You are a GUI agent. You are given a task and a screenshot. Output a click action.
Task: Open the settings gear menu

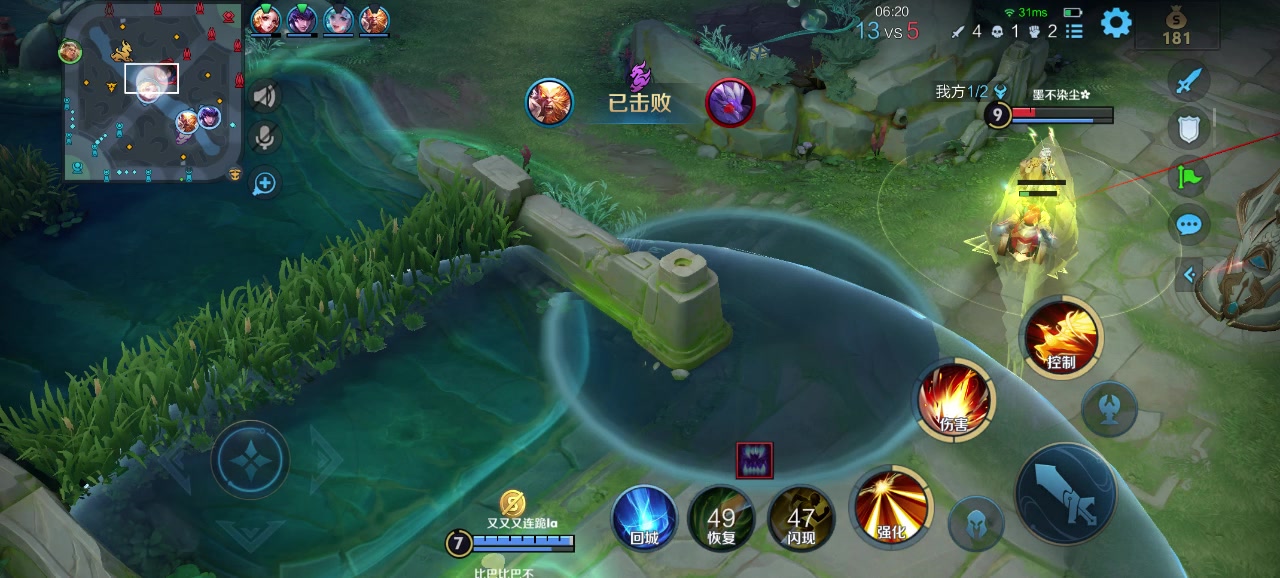pyautogui.click(x=1116, y=22)
